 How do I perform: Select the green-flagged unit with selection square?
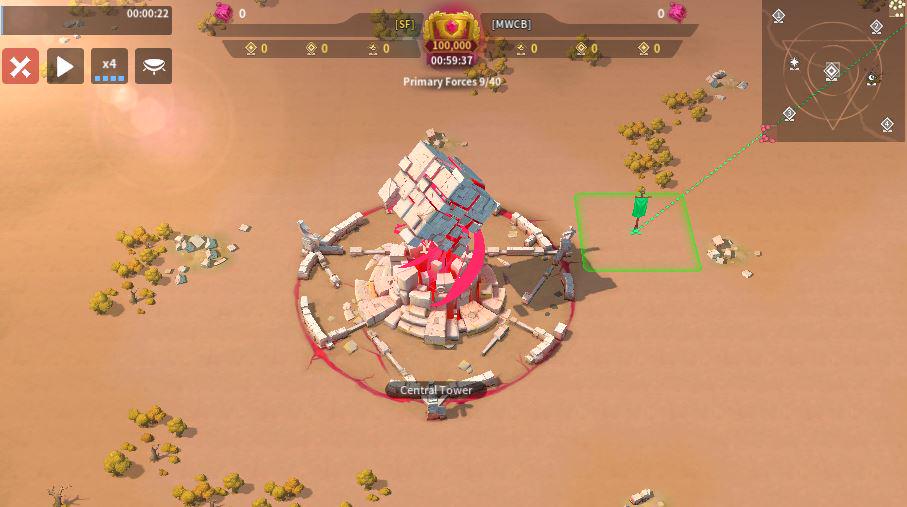point(639,213)
